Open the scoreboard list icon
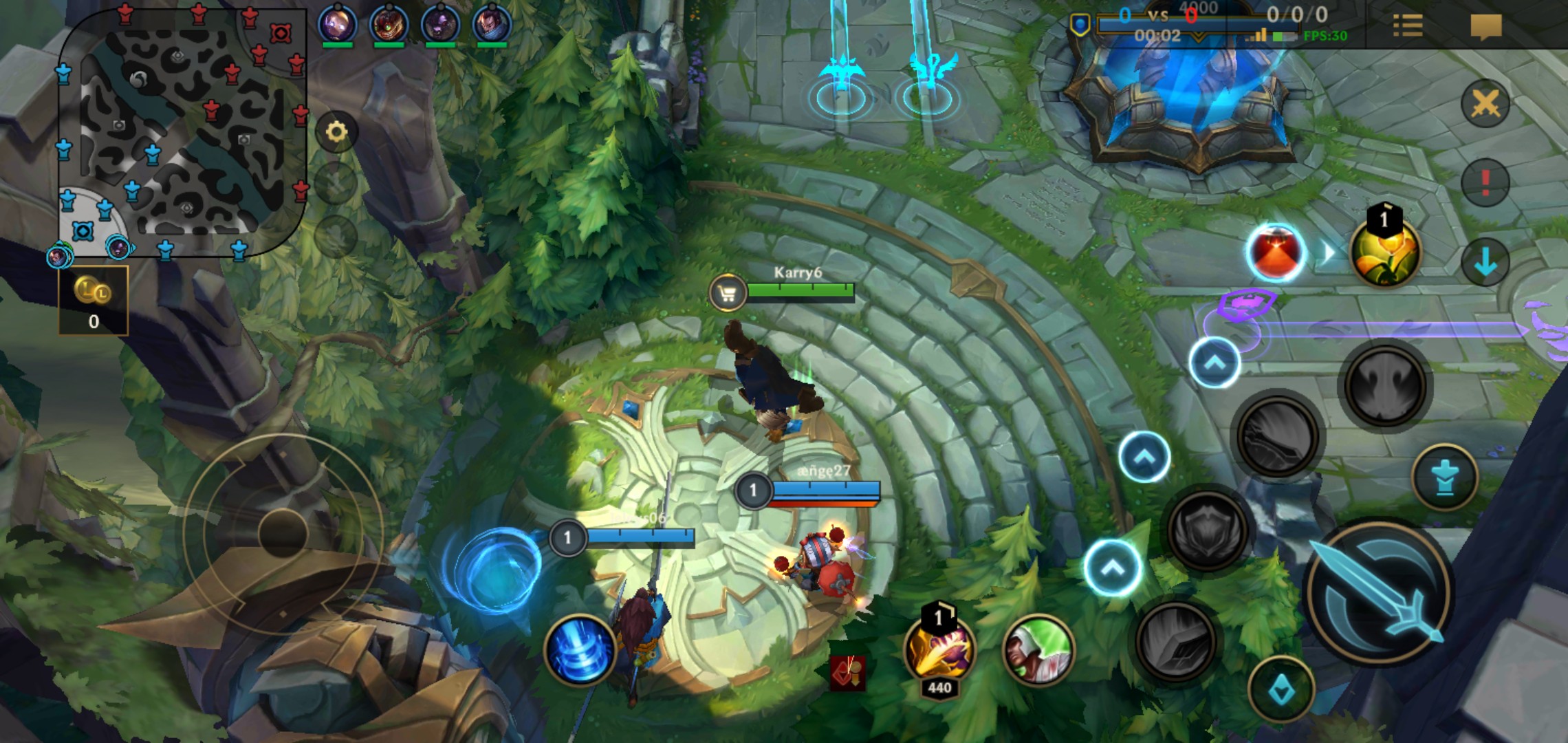The image size is (1568, 743). [1408, 26]
